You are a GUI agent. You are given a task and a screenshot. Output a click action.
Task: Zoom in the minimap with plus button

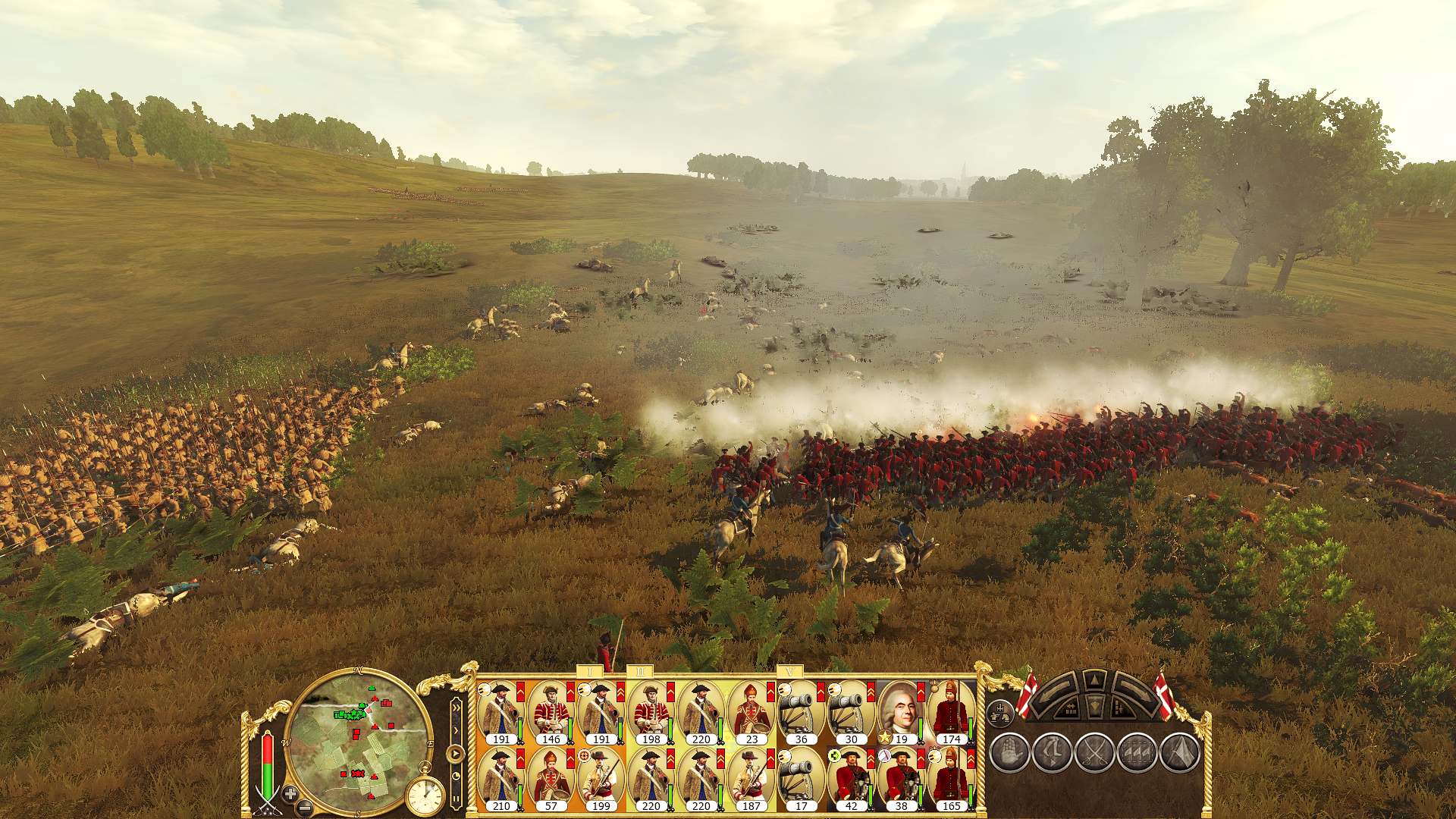pyautogui.click(x=290, y=793)
